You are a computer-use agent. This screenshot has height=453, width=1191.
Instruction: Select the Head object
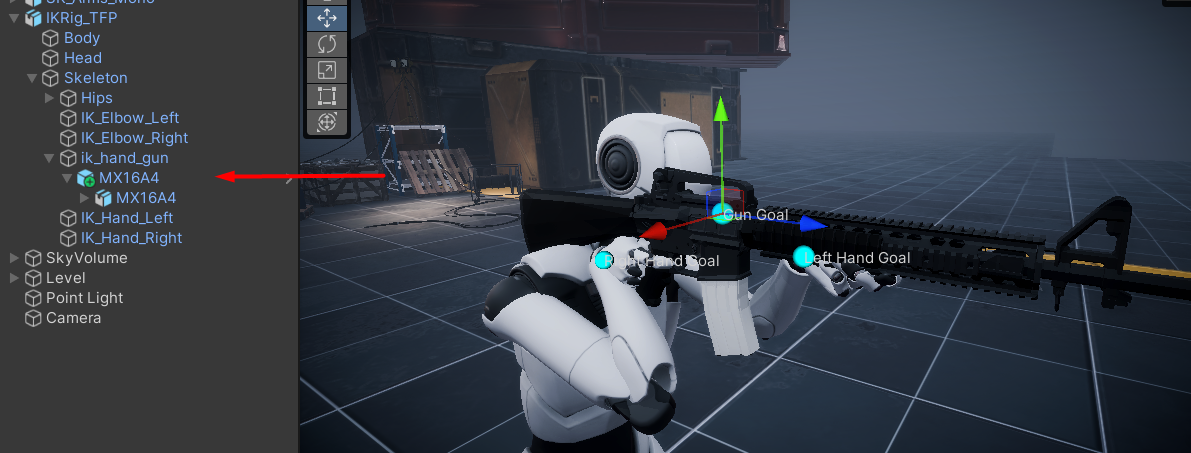[x=82, y=58]
